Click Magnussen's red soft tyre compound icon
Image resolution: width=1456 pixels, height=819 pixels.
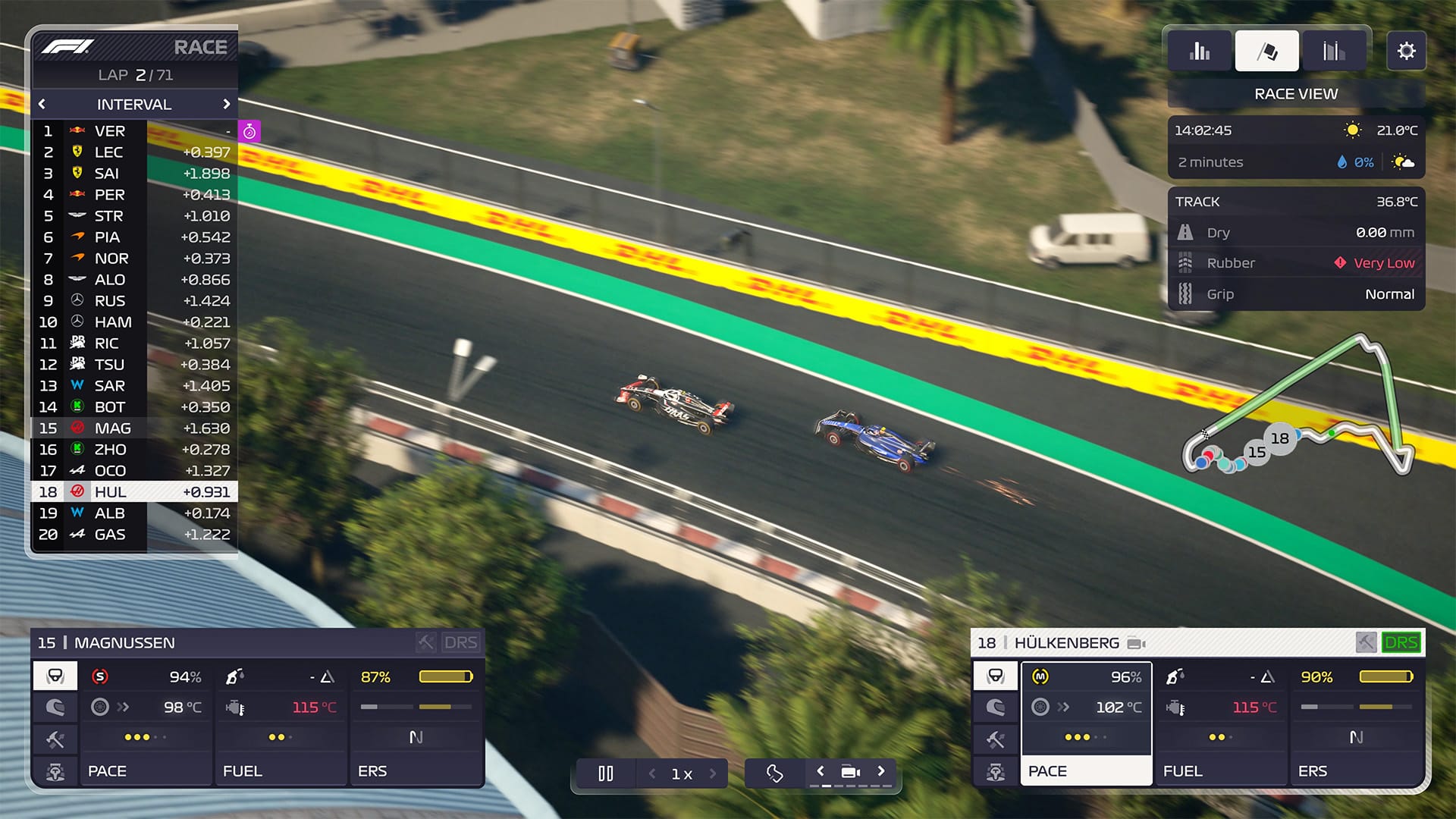coord(99,675)
